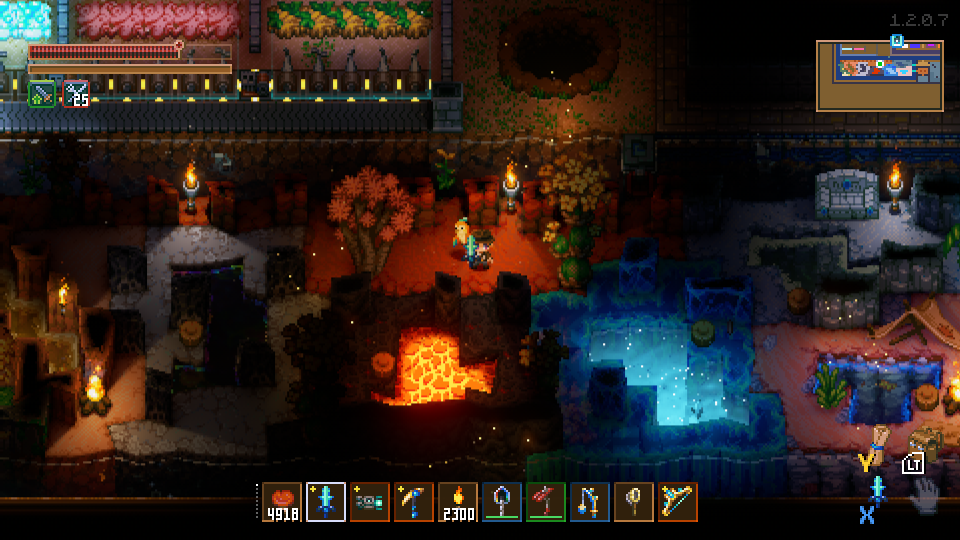Equip the blue pickaxe from the hotbar

coord(414,502)
